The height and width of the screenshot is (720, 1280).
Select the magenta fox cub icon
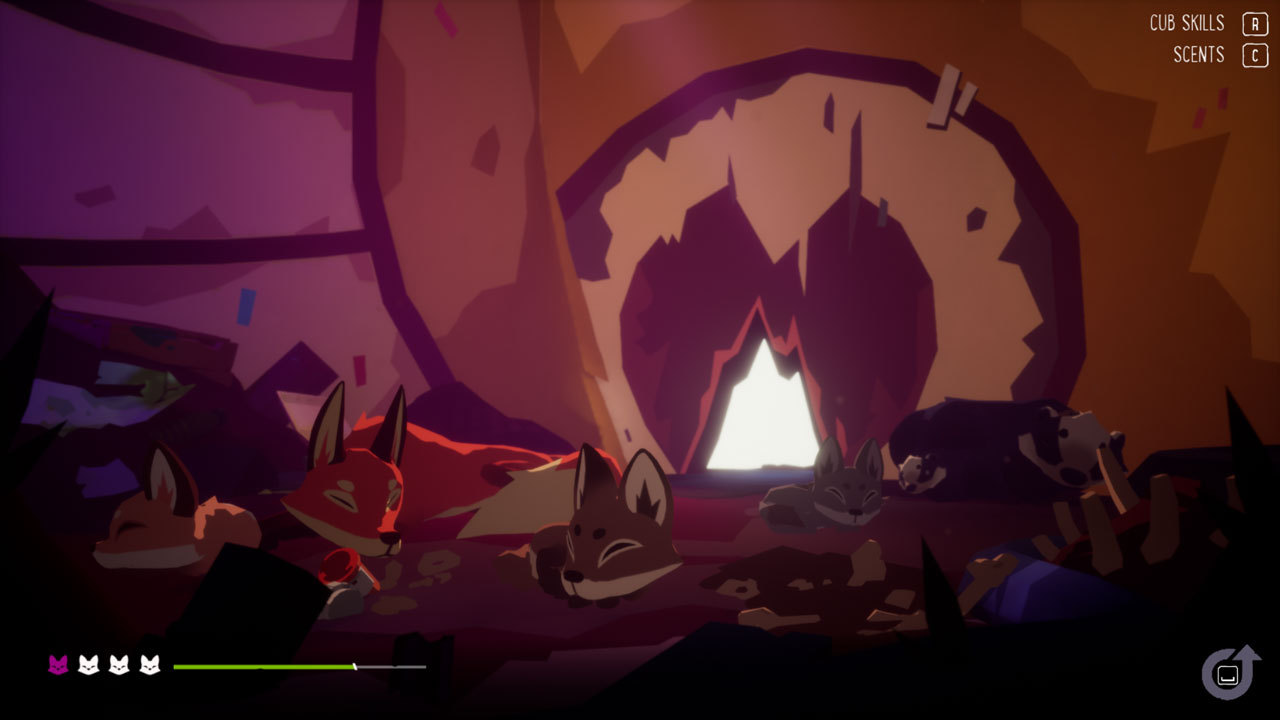point(58,665)
